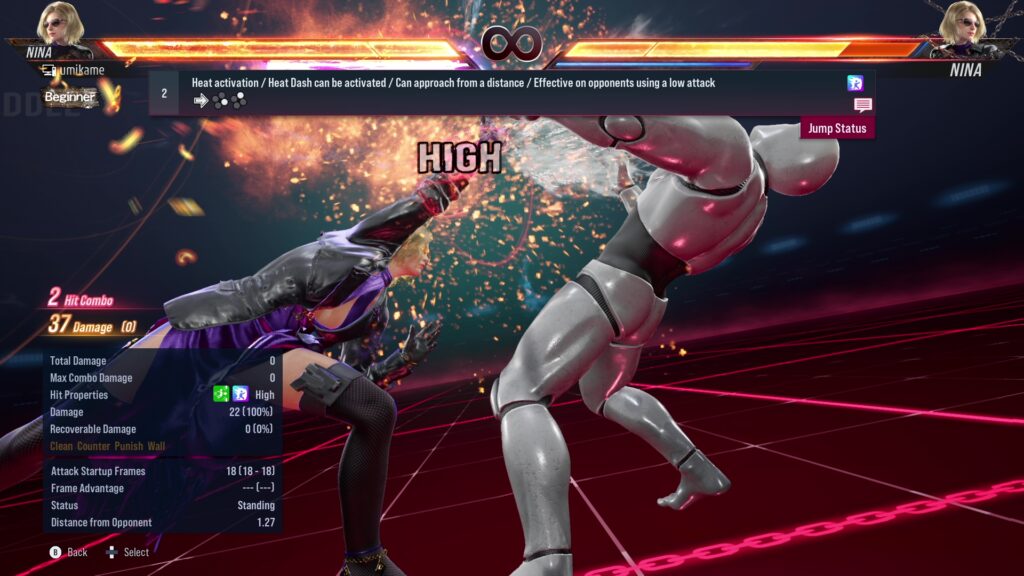Select the right player's Nina portrait
The width and height of the screenshot is (1024, 576).
962,23
